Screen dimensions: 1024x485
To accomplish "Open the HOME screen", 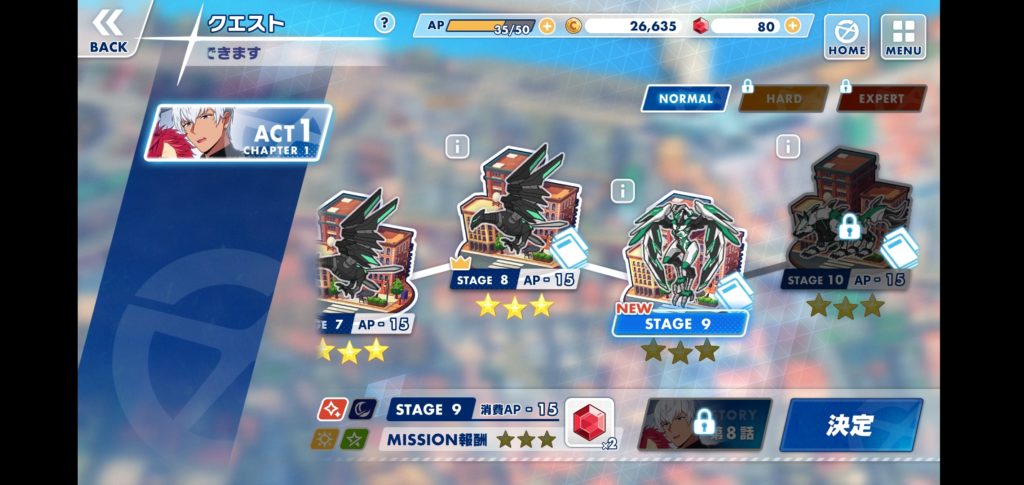I will pyautogui.click(x=846, y=35).
